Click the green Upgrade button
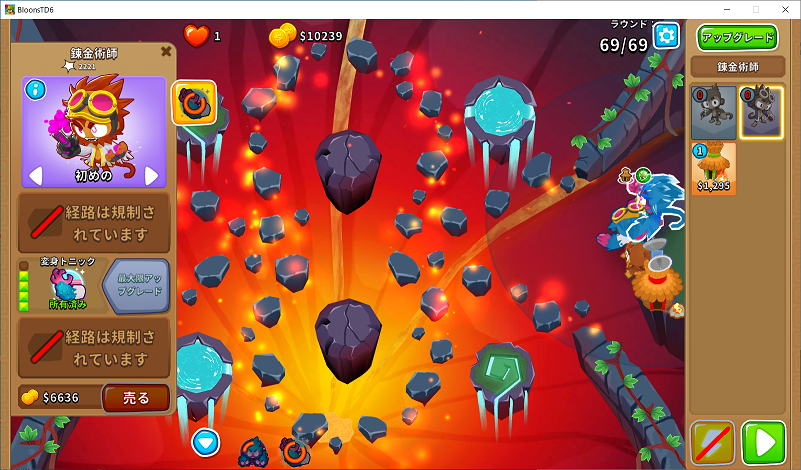Screen dimensions: 801x470 737,38
